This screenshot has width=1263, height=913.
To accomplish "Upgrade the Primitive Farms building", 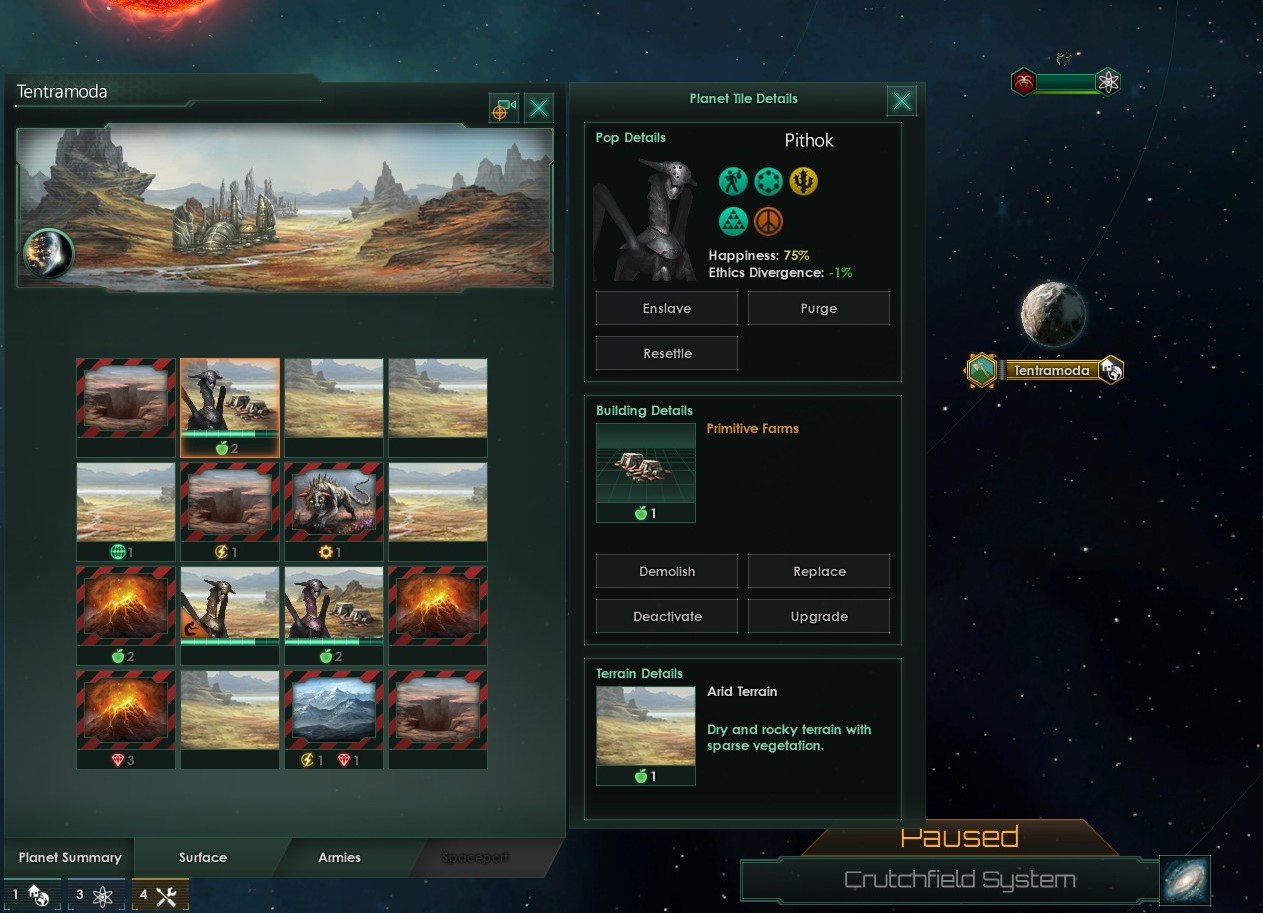I will pos(818,616).
